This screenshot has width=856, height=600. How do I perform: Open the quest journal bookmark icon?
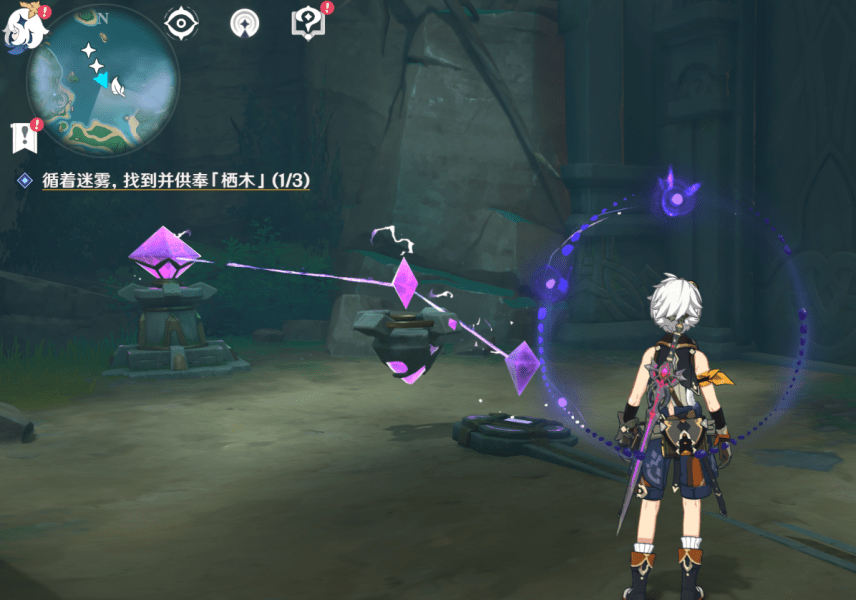pos(22,138)
